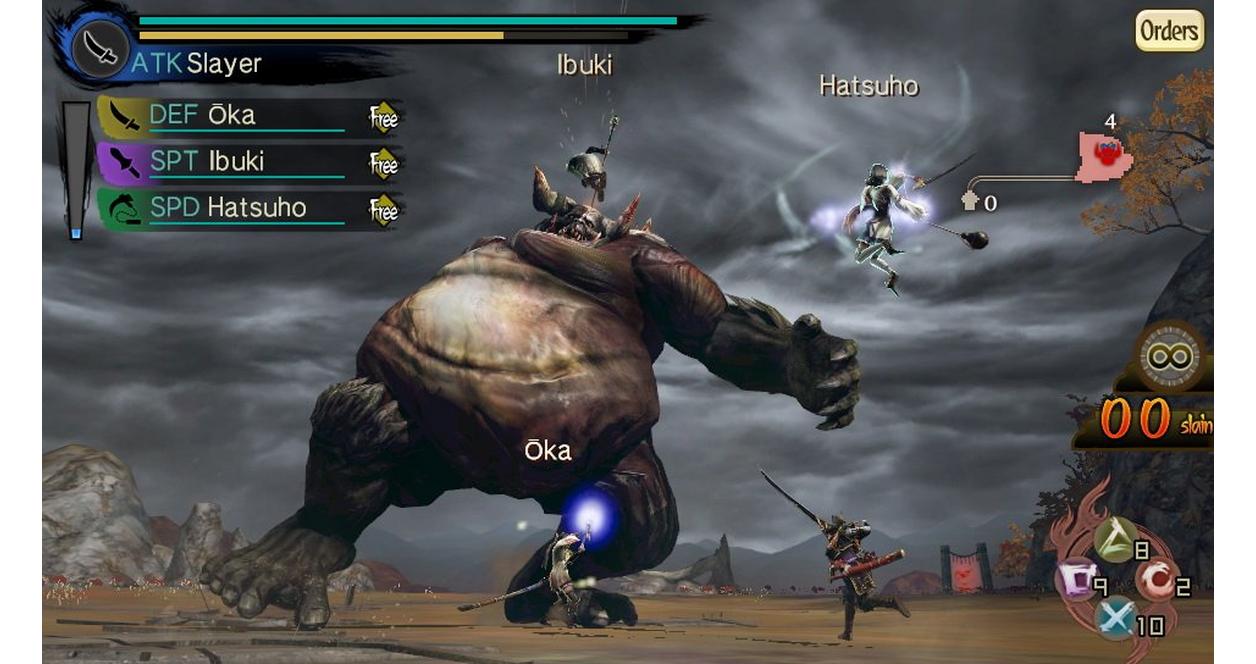Select the SPT Ibuki party row
Screen dimensions: 1256x664
[248, 162]
